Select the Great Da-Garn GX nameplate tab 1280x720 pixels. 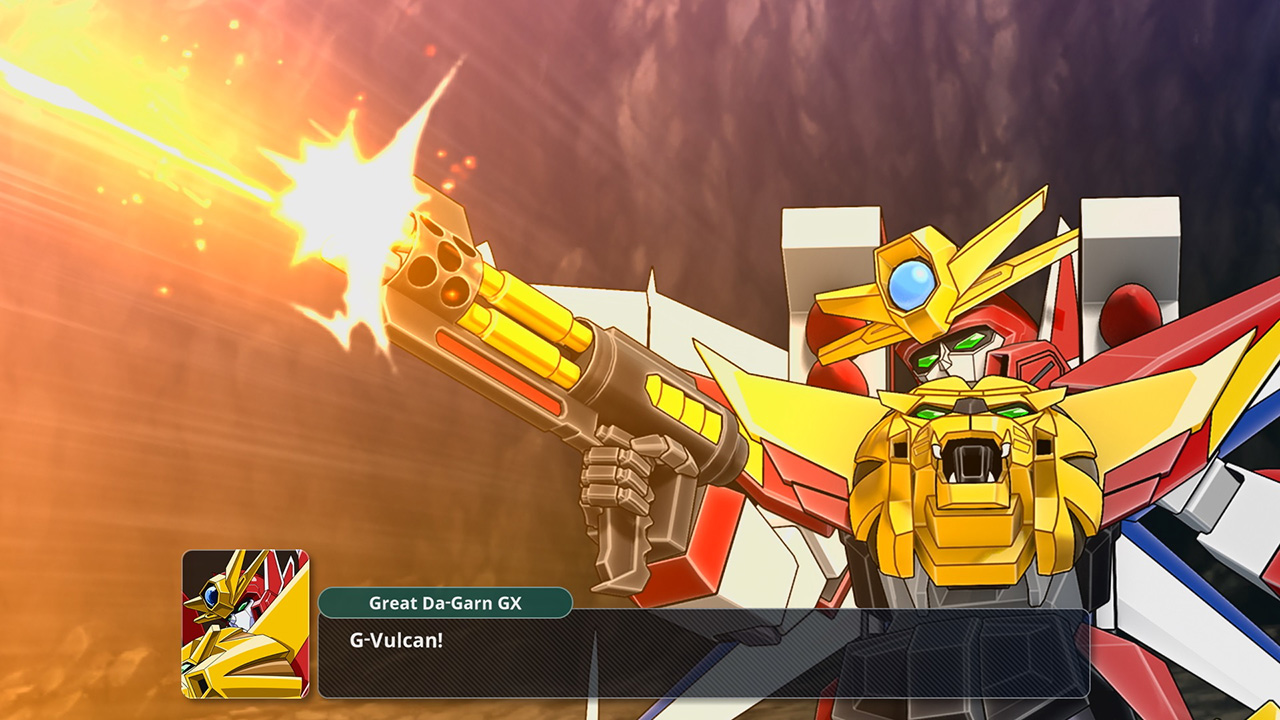click(445, 603)
